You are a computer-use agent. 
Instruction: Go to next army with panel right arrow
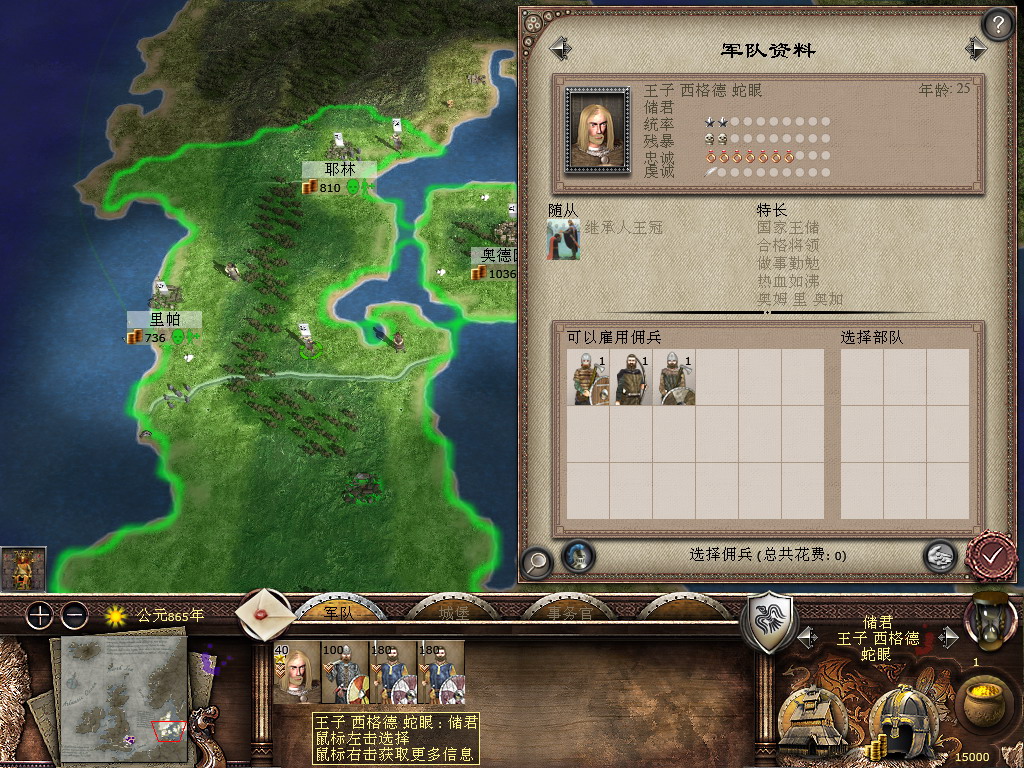pyautogui.click(x=976, y=48)
